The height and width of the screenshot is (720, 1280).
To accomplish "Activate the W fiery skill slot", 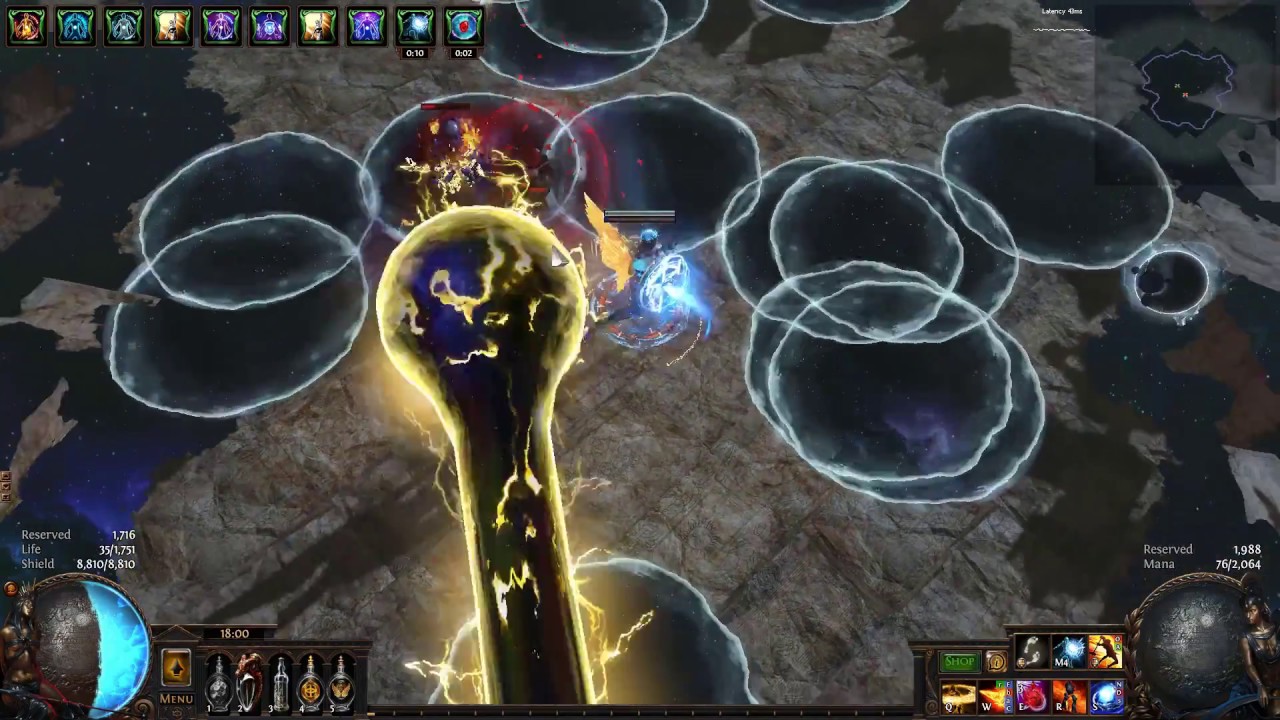I will pos(995,697).
